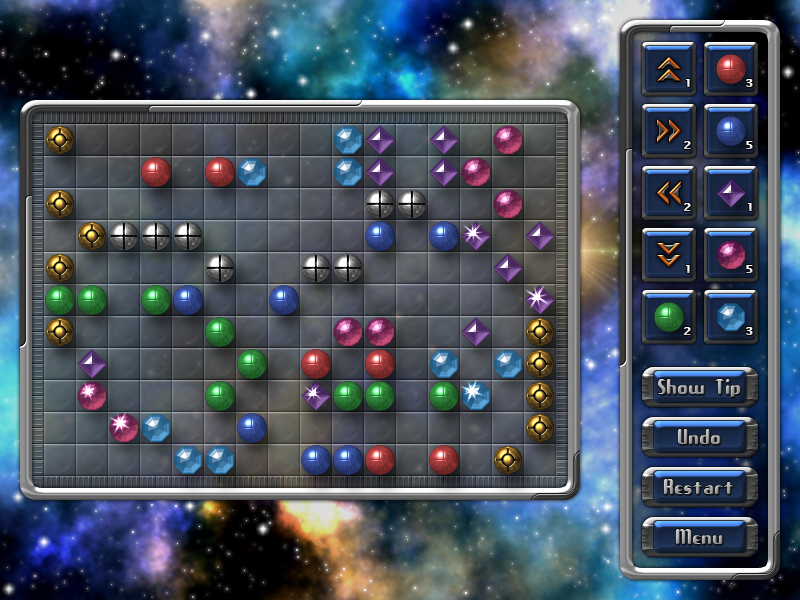The width and height of the screenshot is (800, 600).
Task: Undo the last move
Action: click(699, 438)
